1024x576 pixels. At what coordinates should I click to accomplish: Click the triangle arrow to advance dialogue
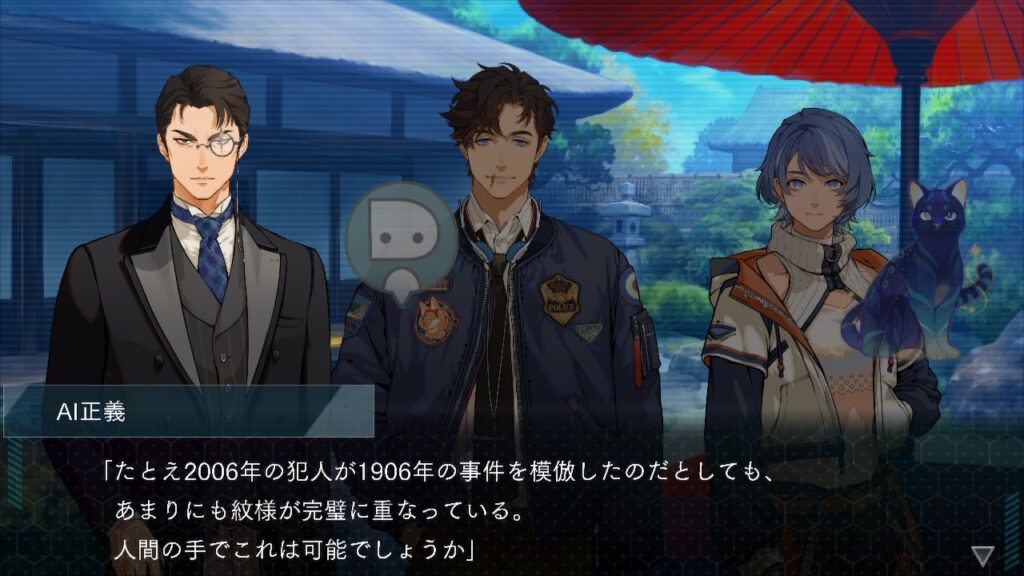(x=983, y=554)
